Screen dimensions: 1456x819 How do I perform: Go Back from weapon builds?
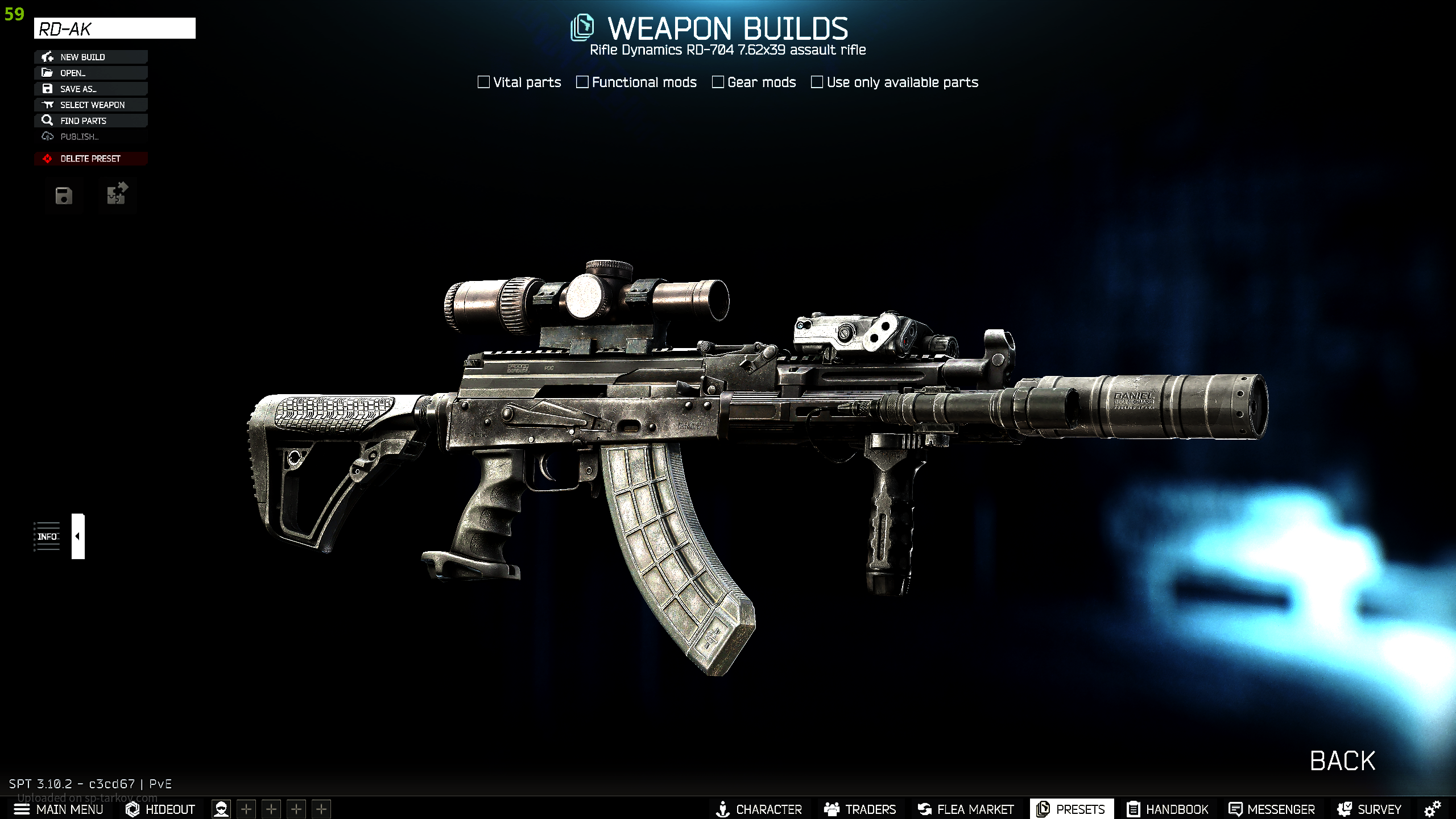[x=1342, y=761]
